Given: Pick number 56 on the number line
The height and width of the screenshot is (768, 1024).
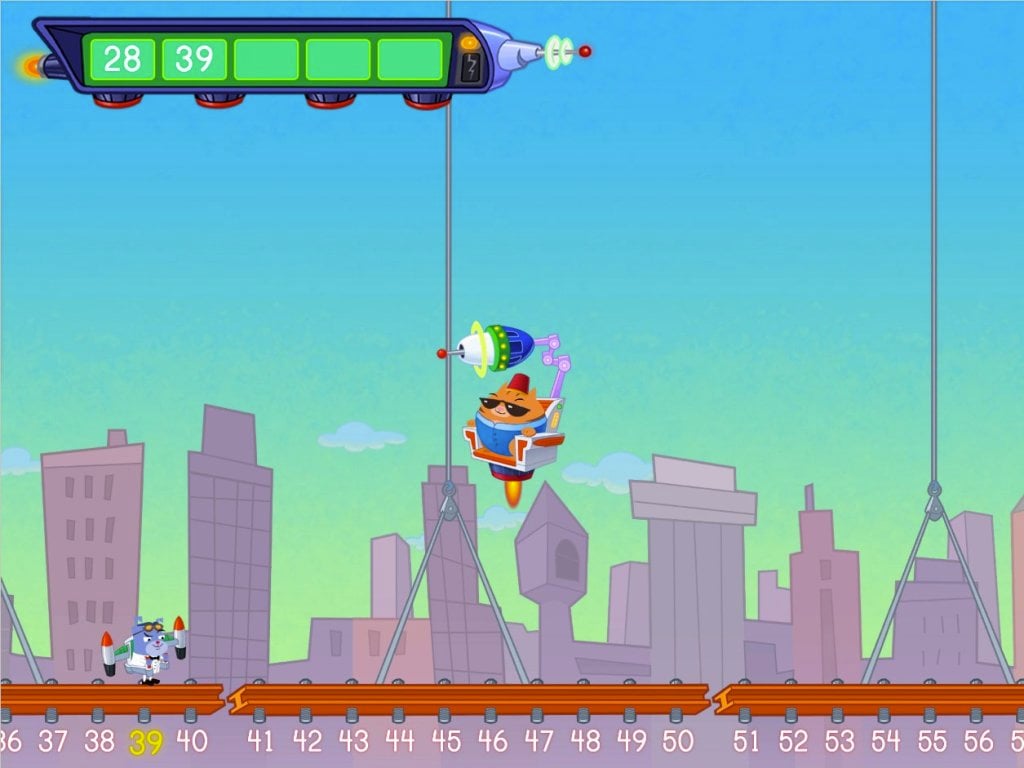Looking at the screenshot, I should (978, 741).
